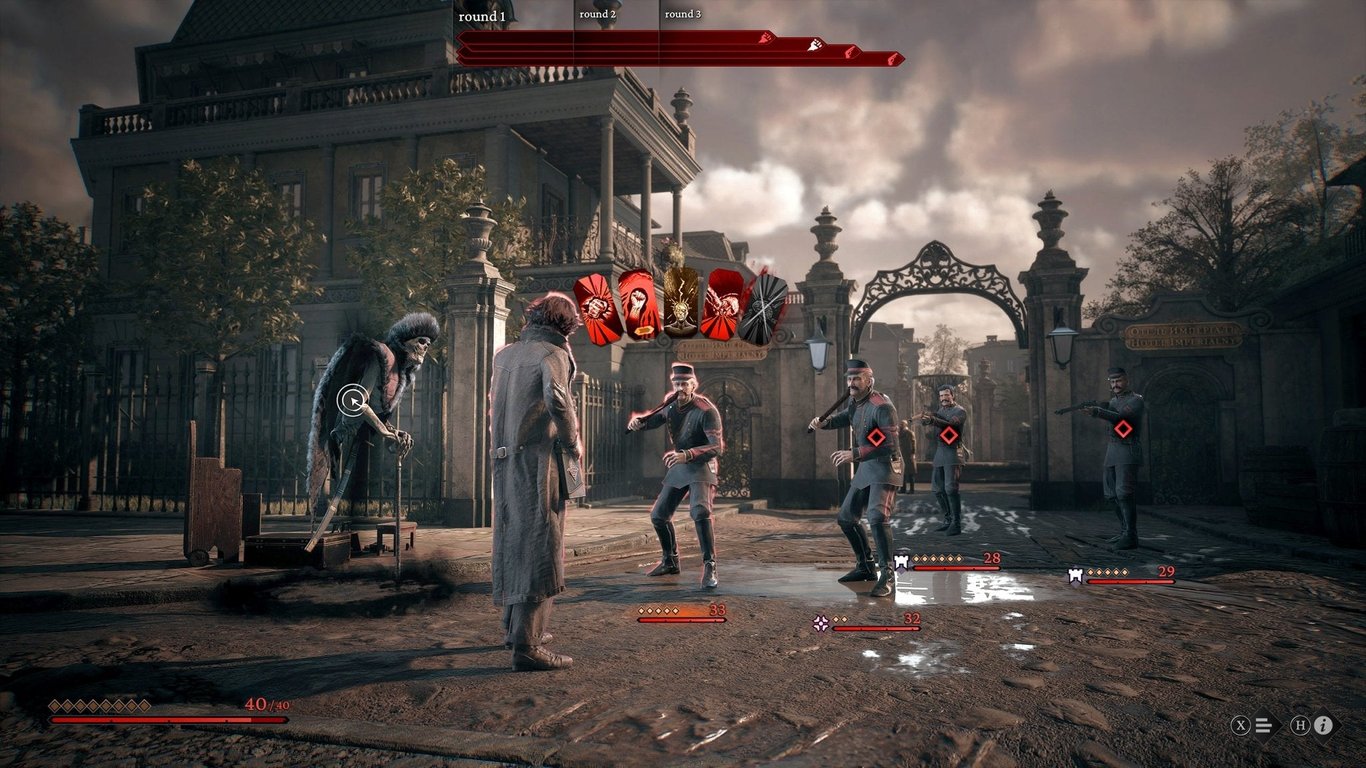
Task: Click the circled 'i' info icon
Action: coord(1323,725)
